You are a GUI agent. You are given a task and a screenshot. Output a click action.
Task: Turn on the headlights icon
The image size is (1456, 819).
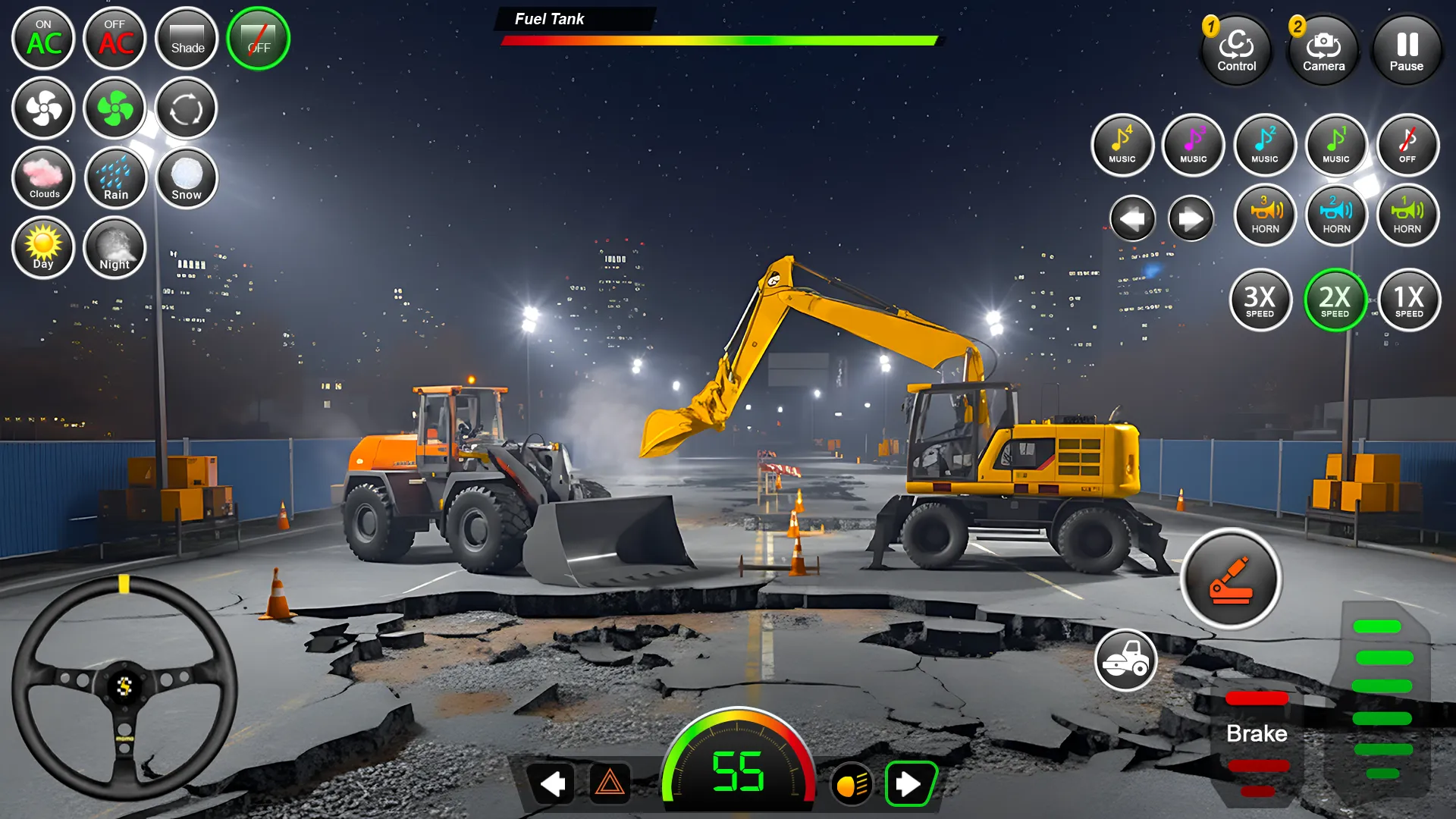[851, 785]
